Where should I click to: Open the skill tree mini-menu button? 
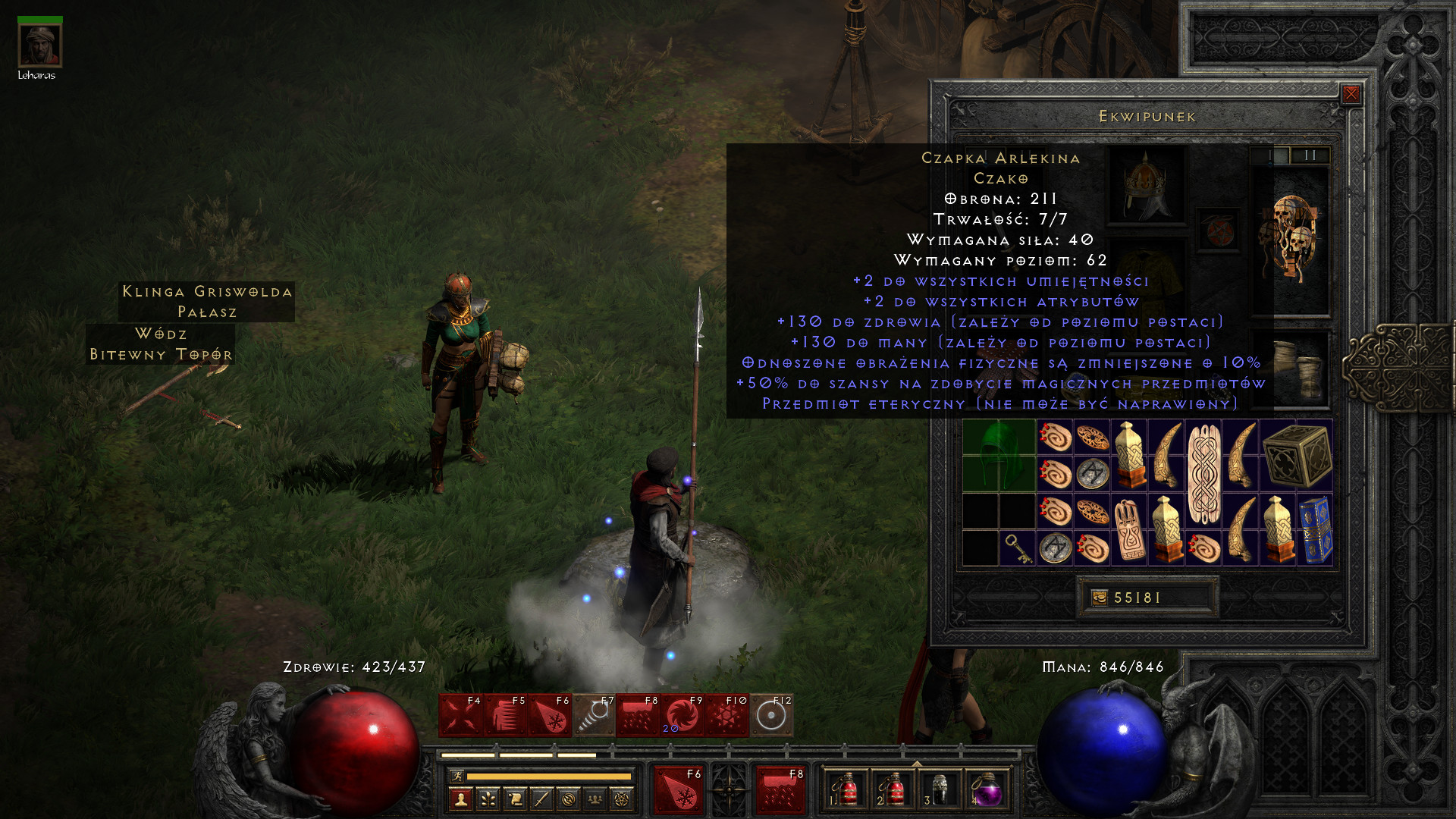pyautogui.click(x=488, y=799)
